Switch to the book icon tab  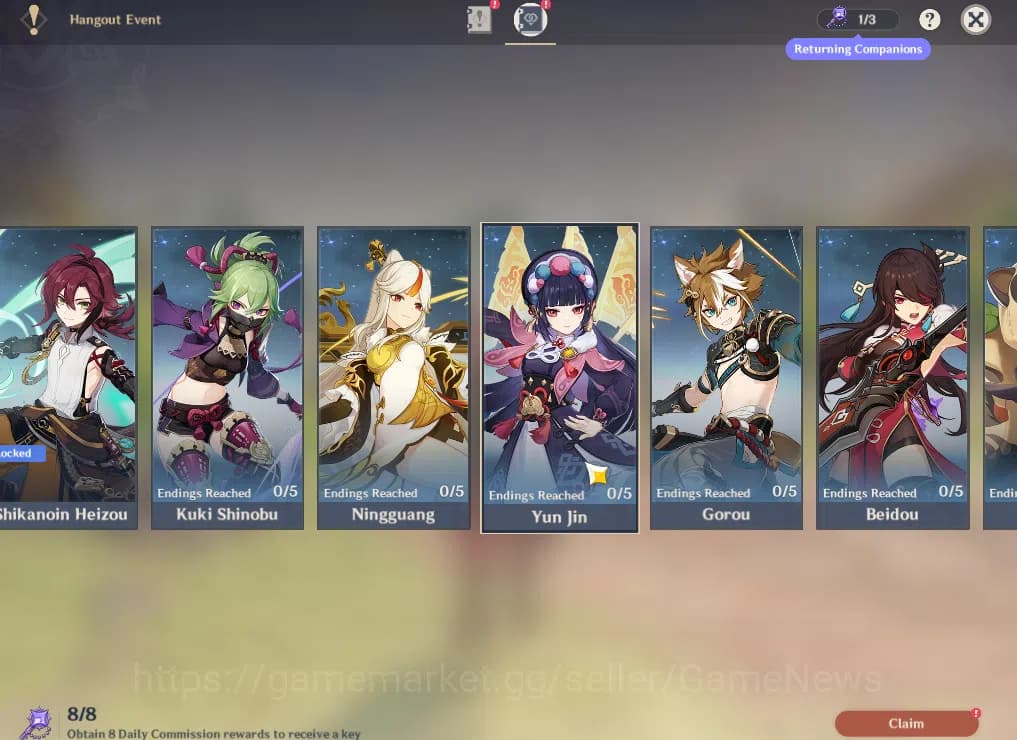[x=480, y=20]
